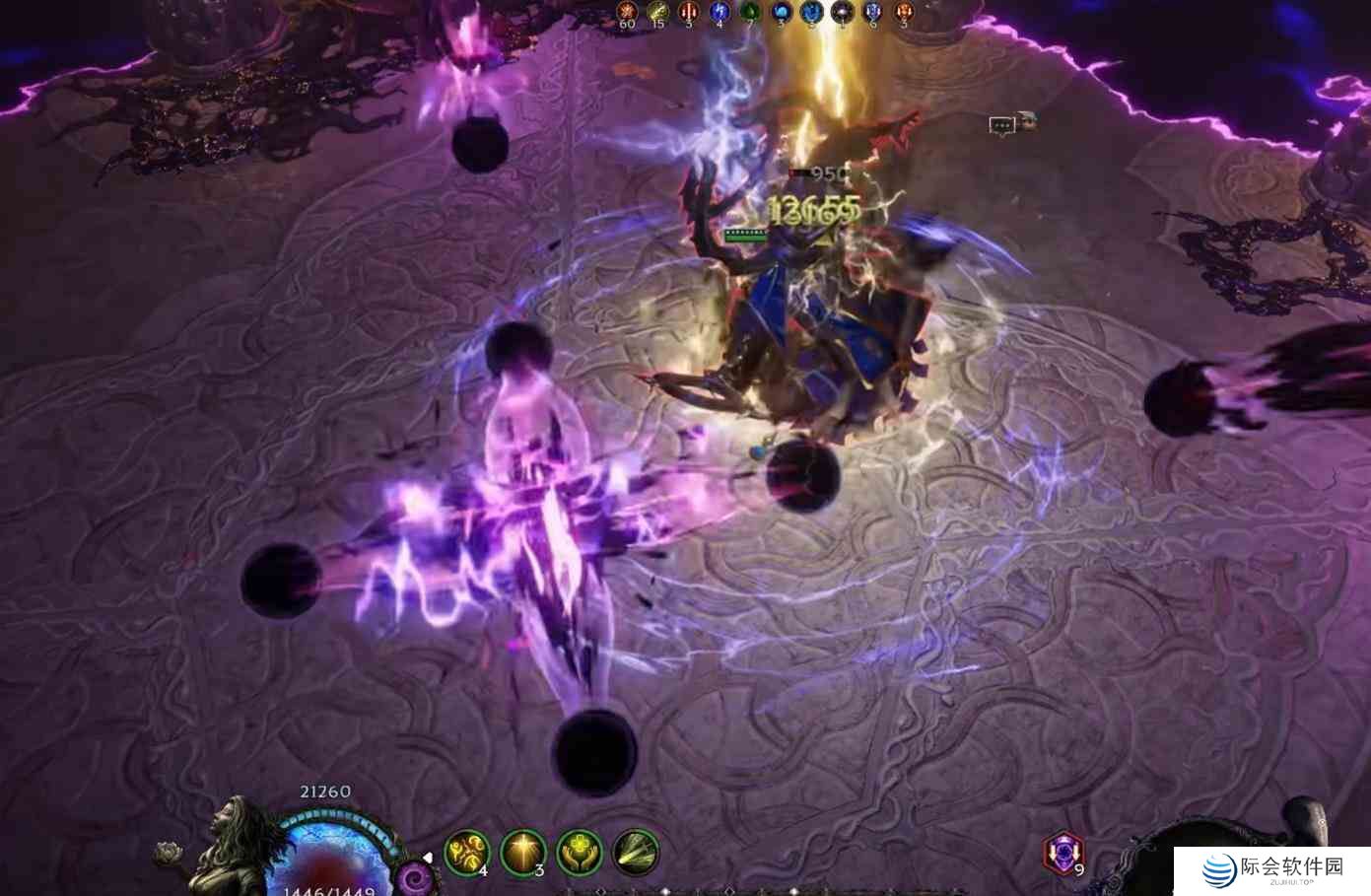Open the chat bubble notification near top right
The image size is (1371, 896).
coord(1001,125)
